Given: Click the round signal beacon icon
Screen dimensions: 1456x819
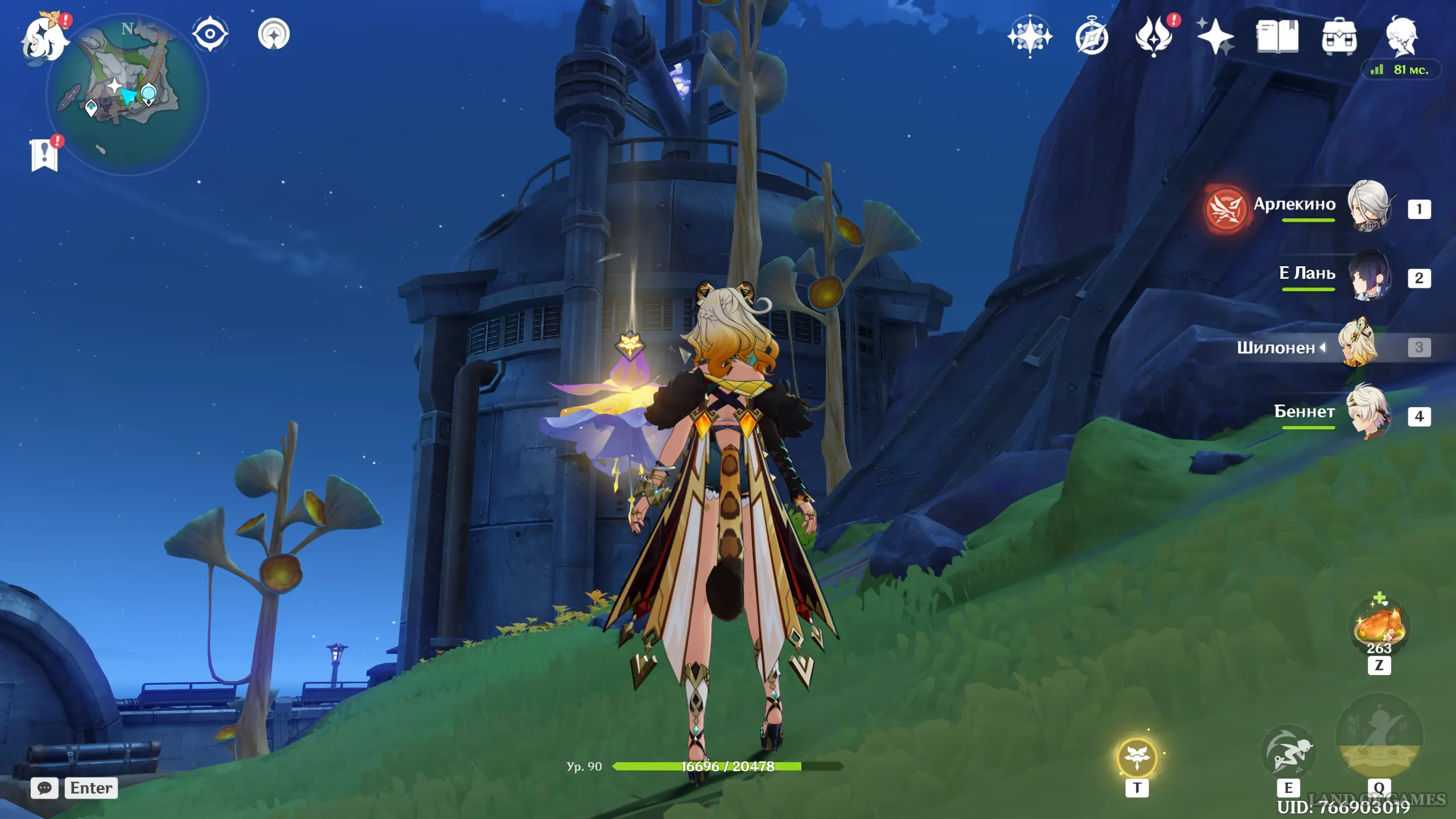Looking at the screenshot, I should (x=274, y=34).
